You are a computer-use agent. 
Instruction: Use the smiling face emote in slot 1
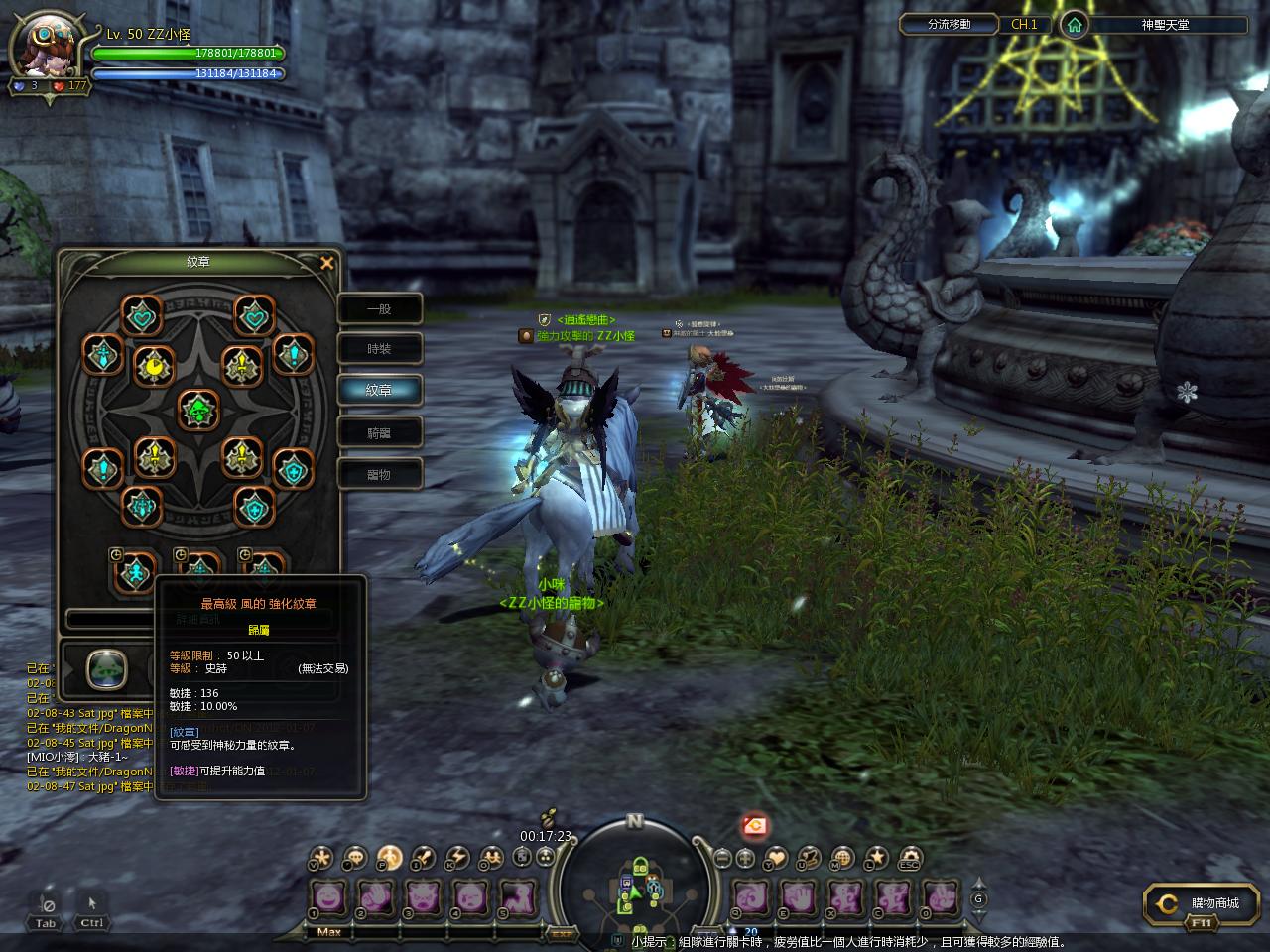tap(330, 898)
